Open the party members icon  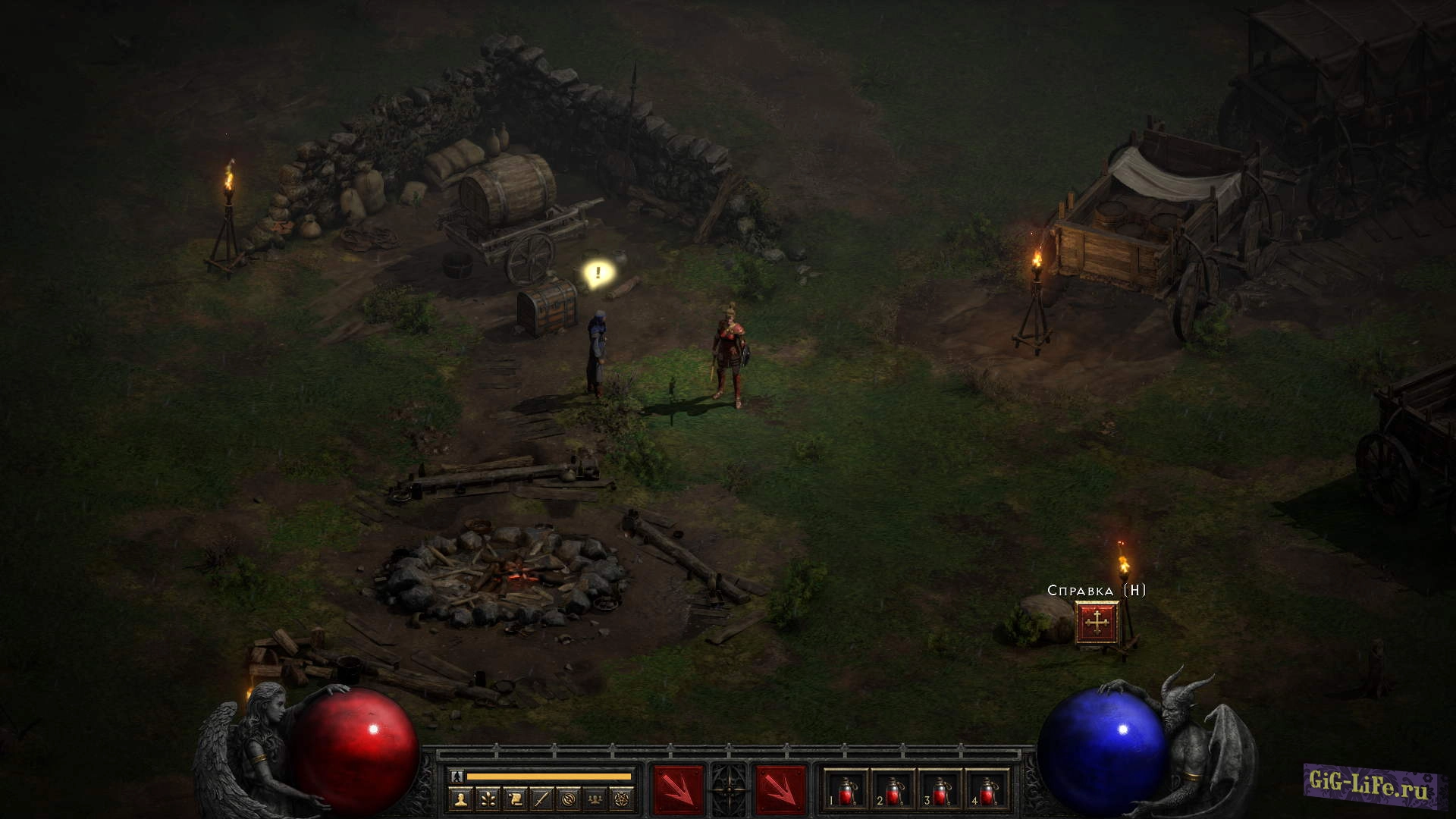(597, 799)
